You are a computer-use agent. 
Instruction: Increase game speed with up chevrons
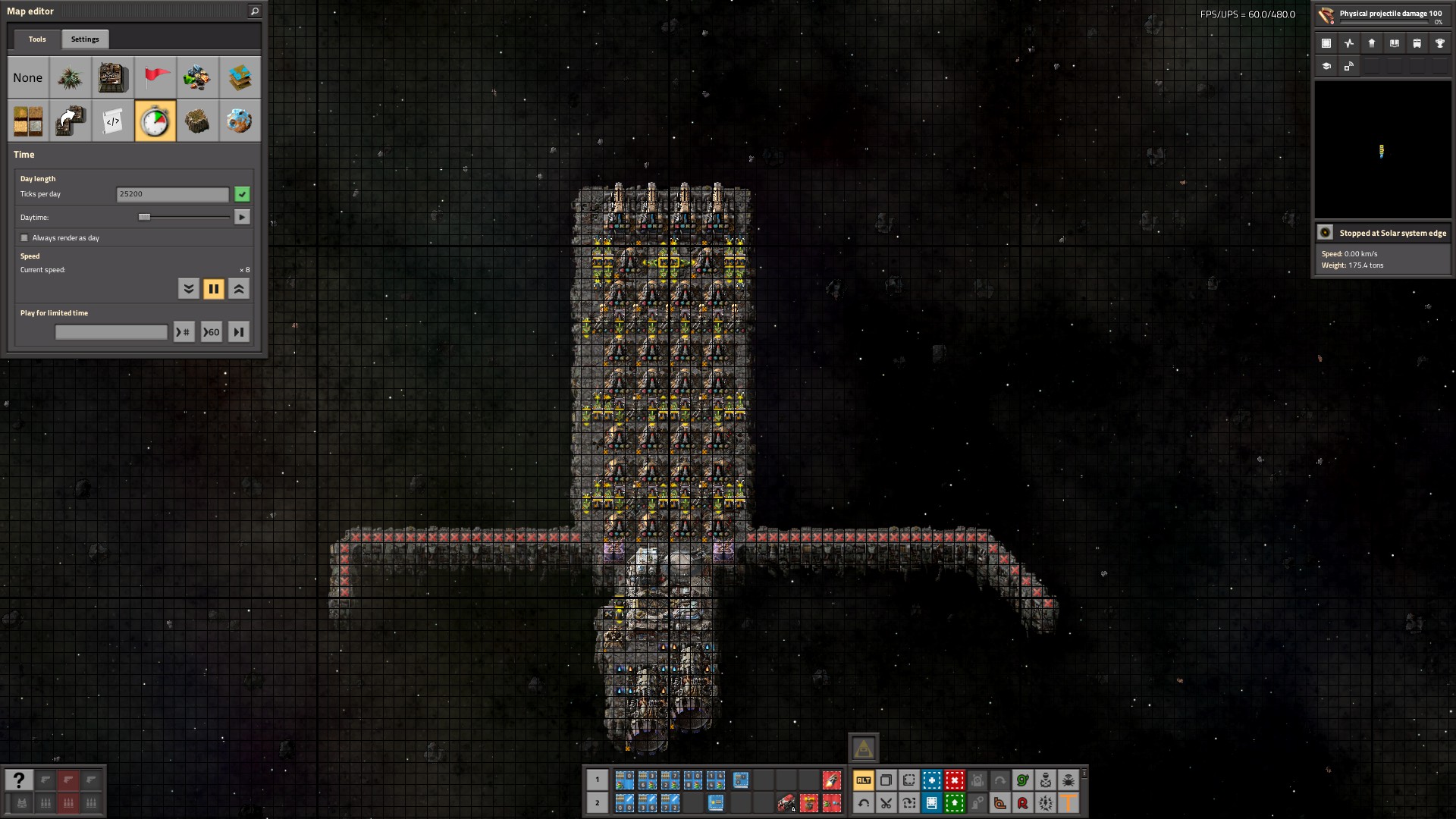point(239,289)
